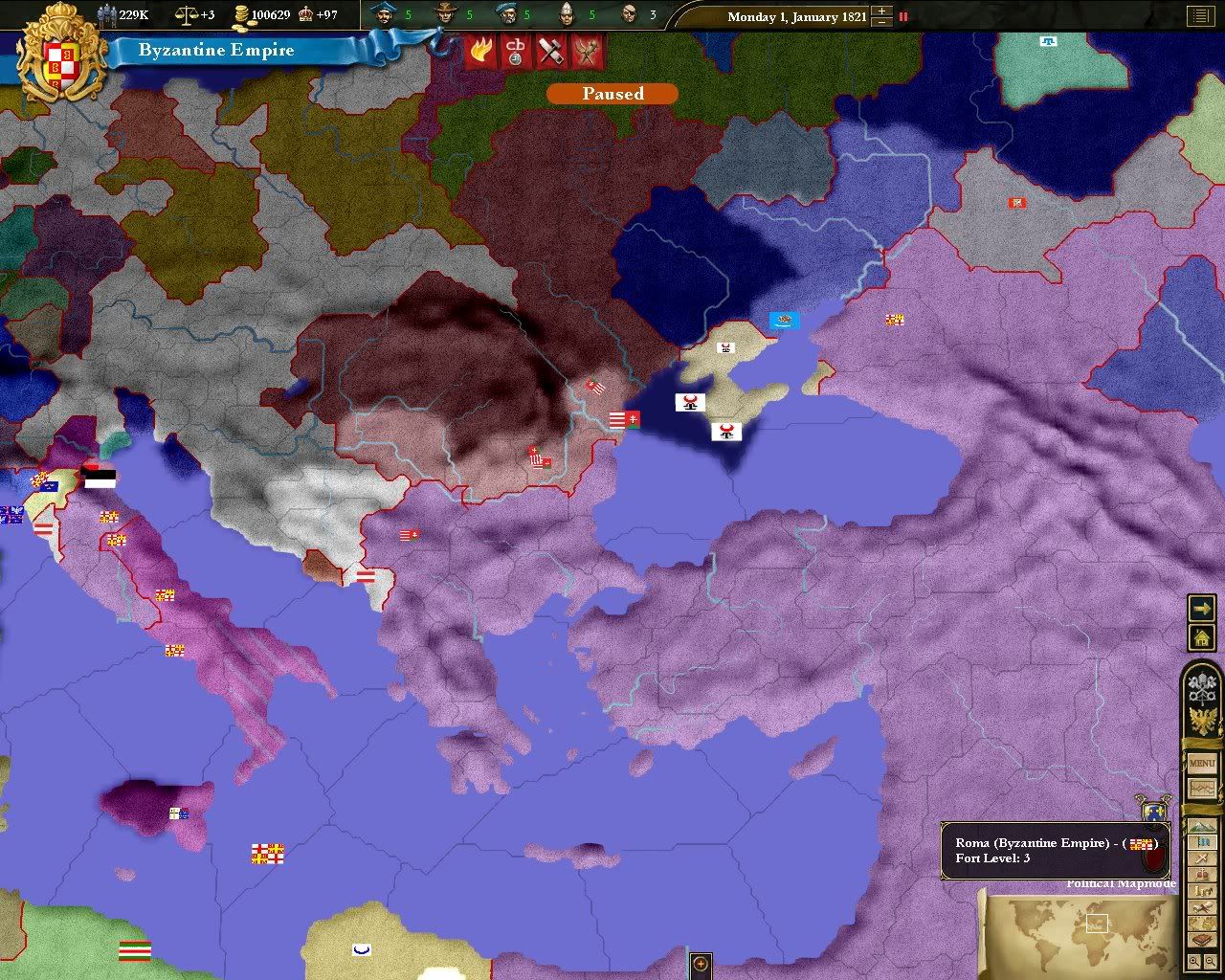Increase game speed with the plus stepper
The image size is (1225, 980).
click(881, 11)
